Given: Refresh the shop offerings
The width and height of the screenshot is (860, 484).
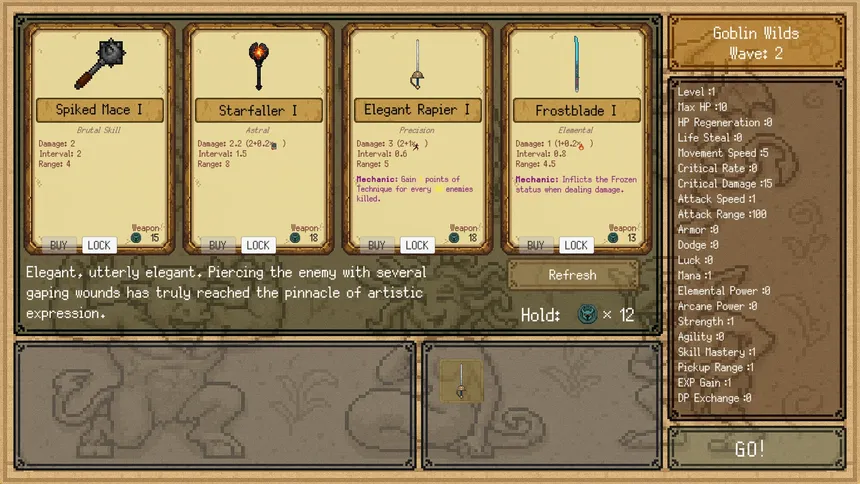Looking at the screenshot, I should coord(573,274).
